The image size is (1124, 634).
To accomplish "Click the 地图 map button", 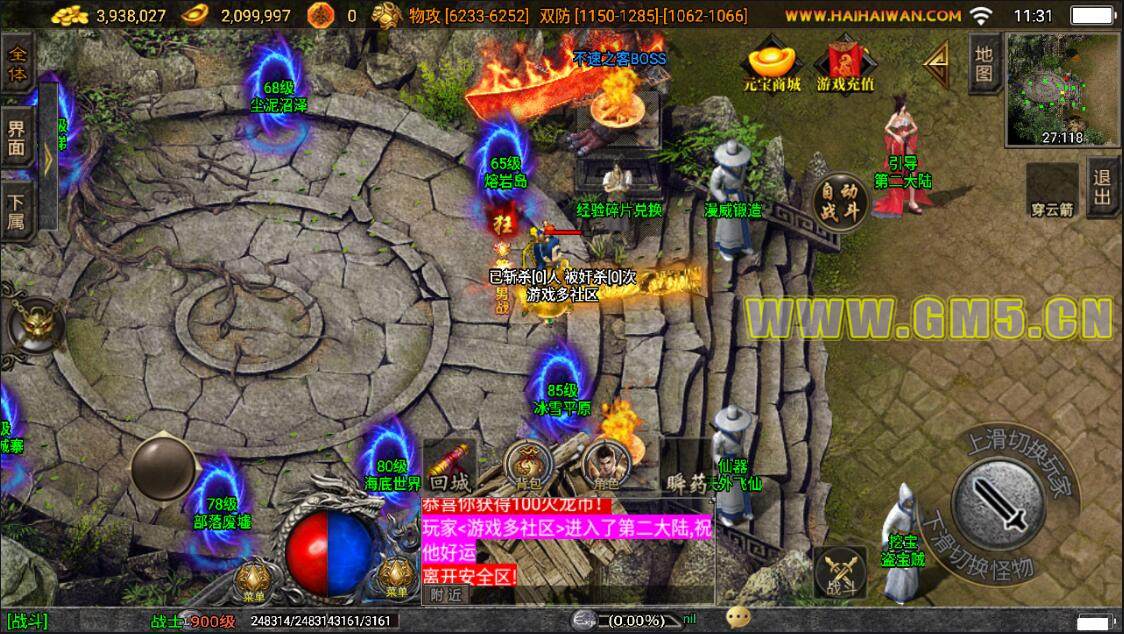I will (x=984, y=61).
